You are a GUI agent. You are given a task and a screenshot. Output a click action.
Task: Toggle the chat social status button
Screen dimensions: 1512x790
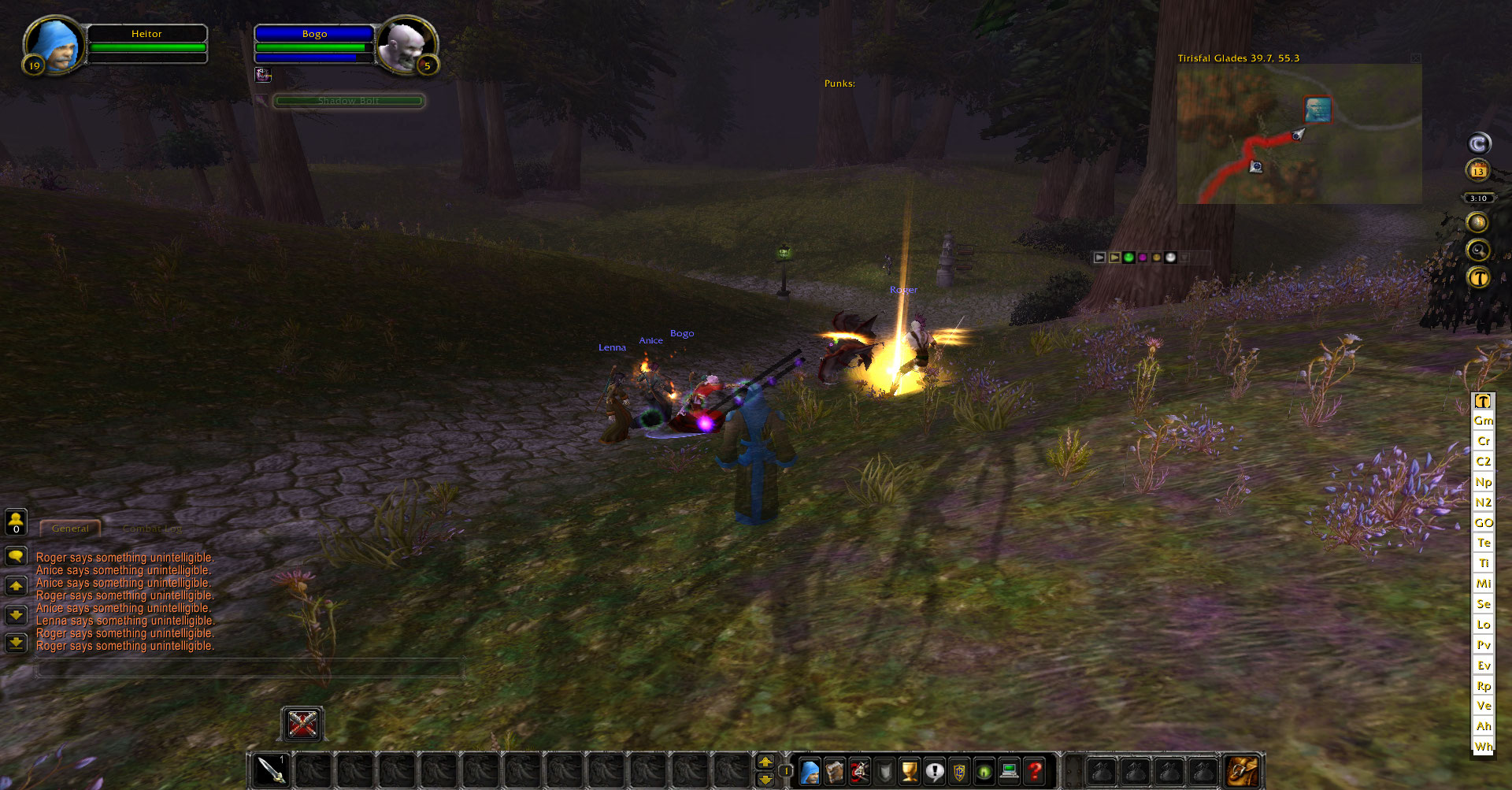[x=16, y=522]
